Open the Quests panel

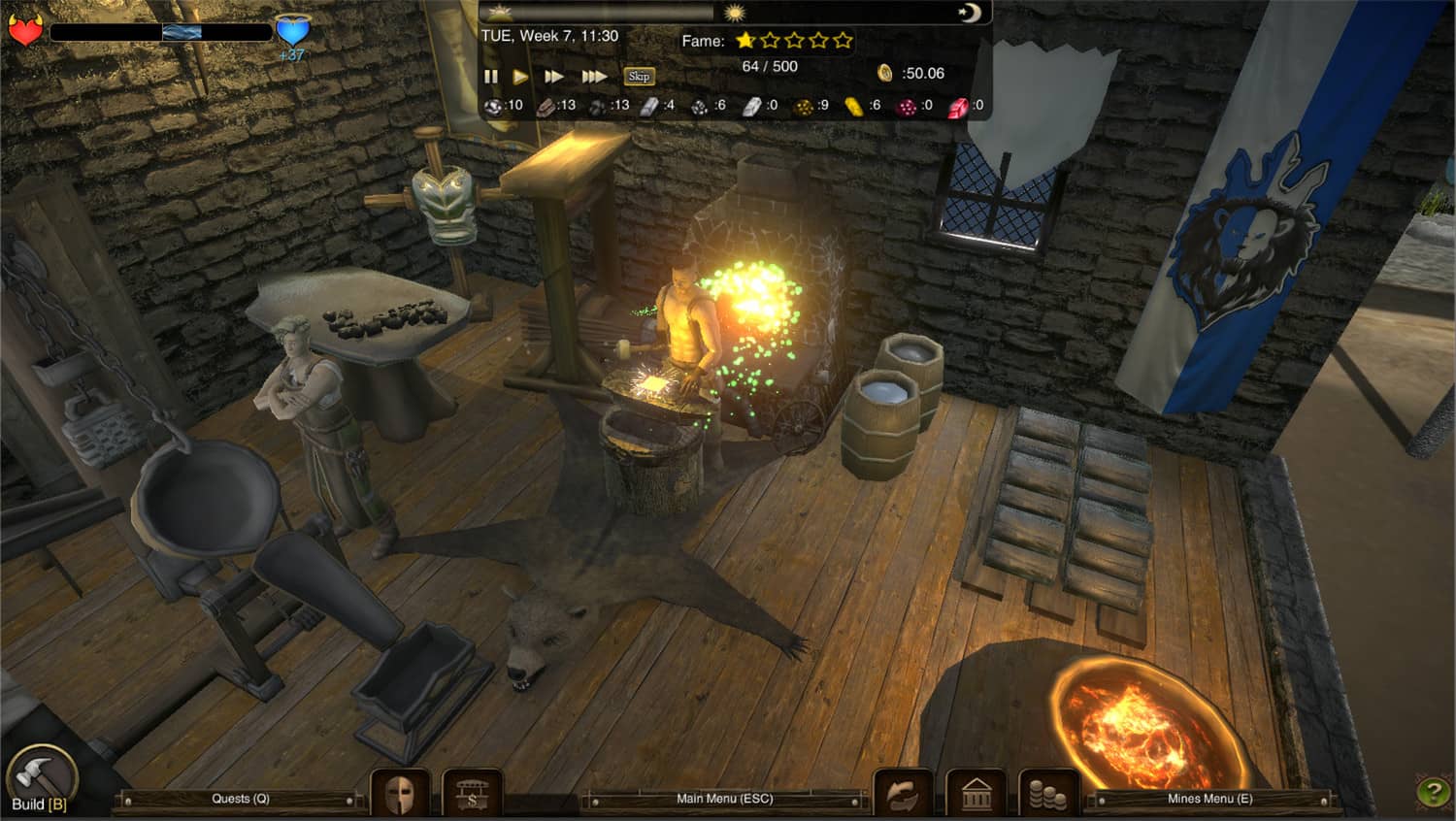239,799
